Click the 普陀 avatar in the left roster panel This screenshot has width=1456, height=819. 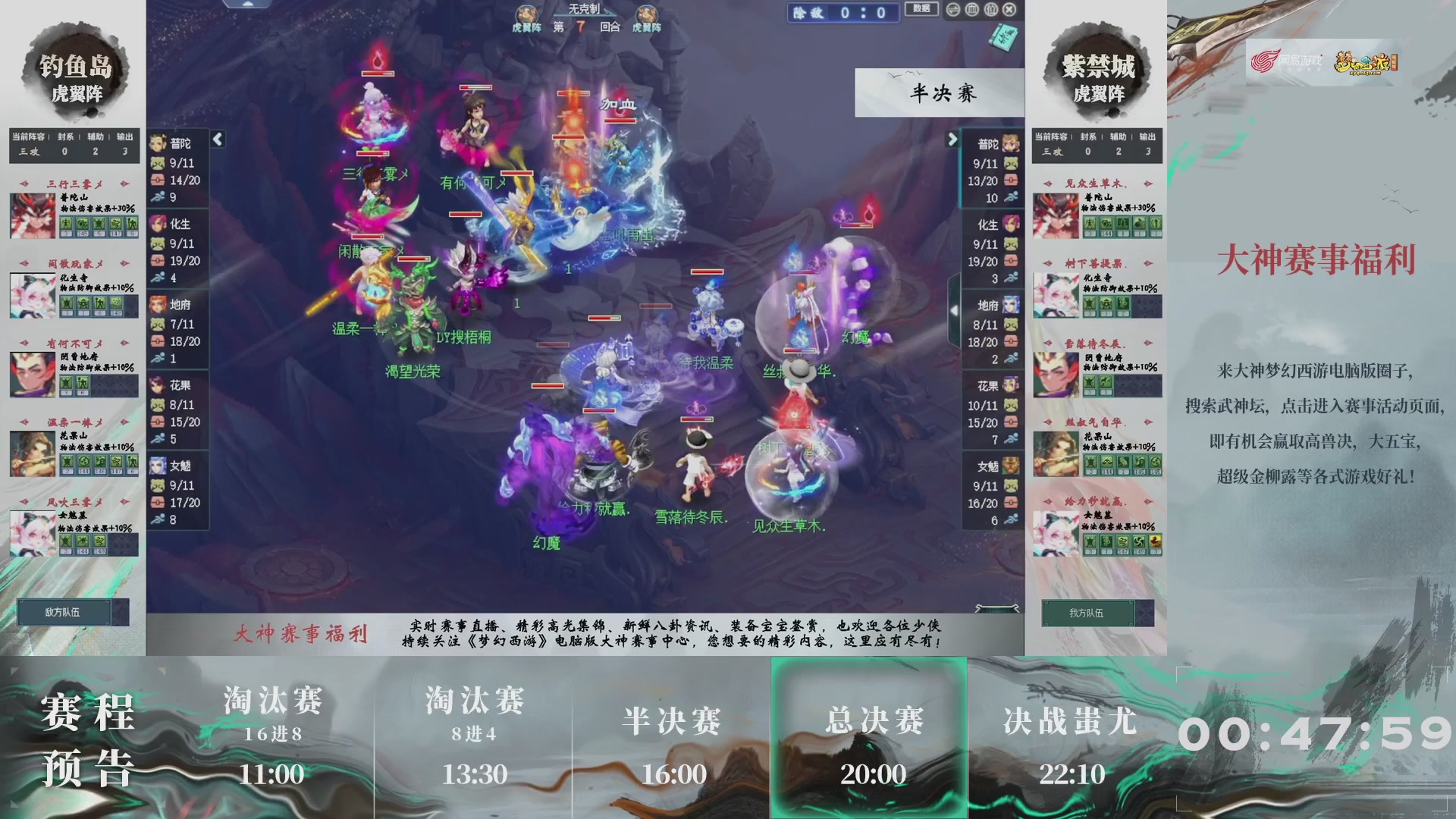tap(159, 143)
